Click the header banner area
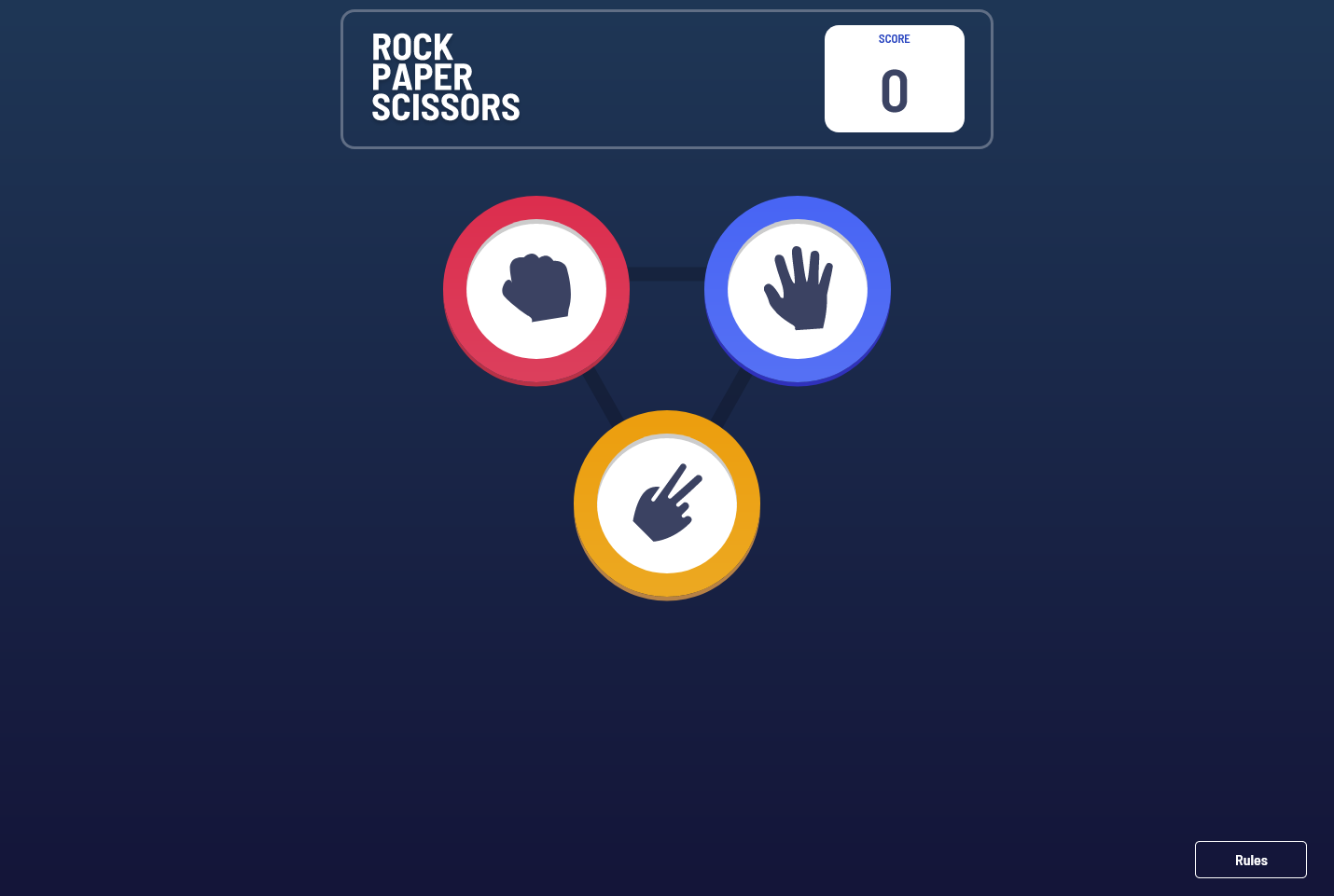Screen dimensions: 1334x896 pyautogui.click(x=667, y=78)
